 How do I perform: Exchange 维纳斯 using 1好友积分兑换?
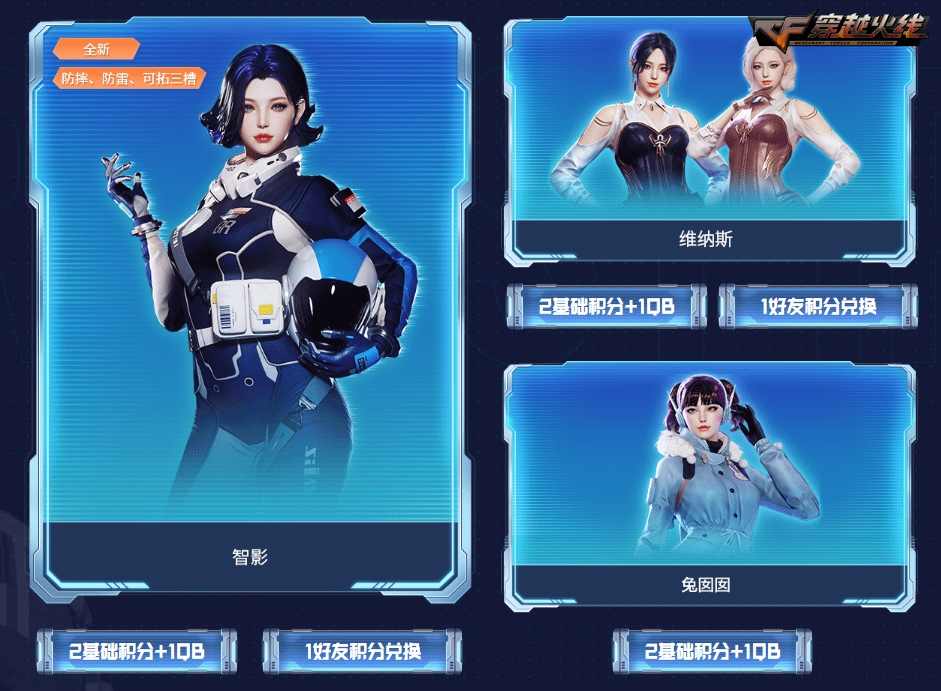(818, 306)
